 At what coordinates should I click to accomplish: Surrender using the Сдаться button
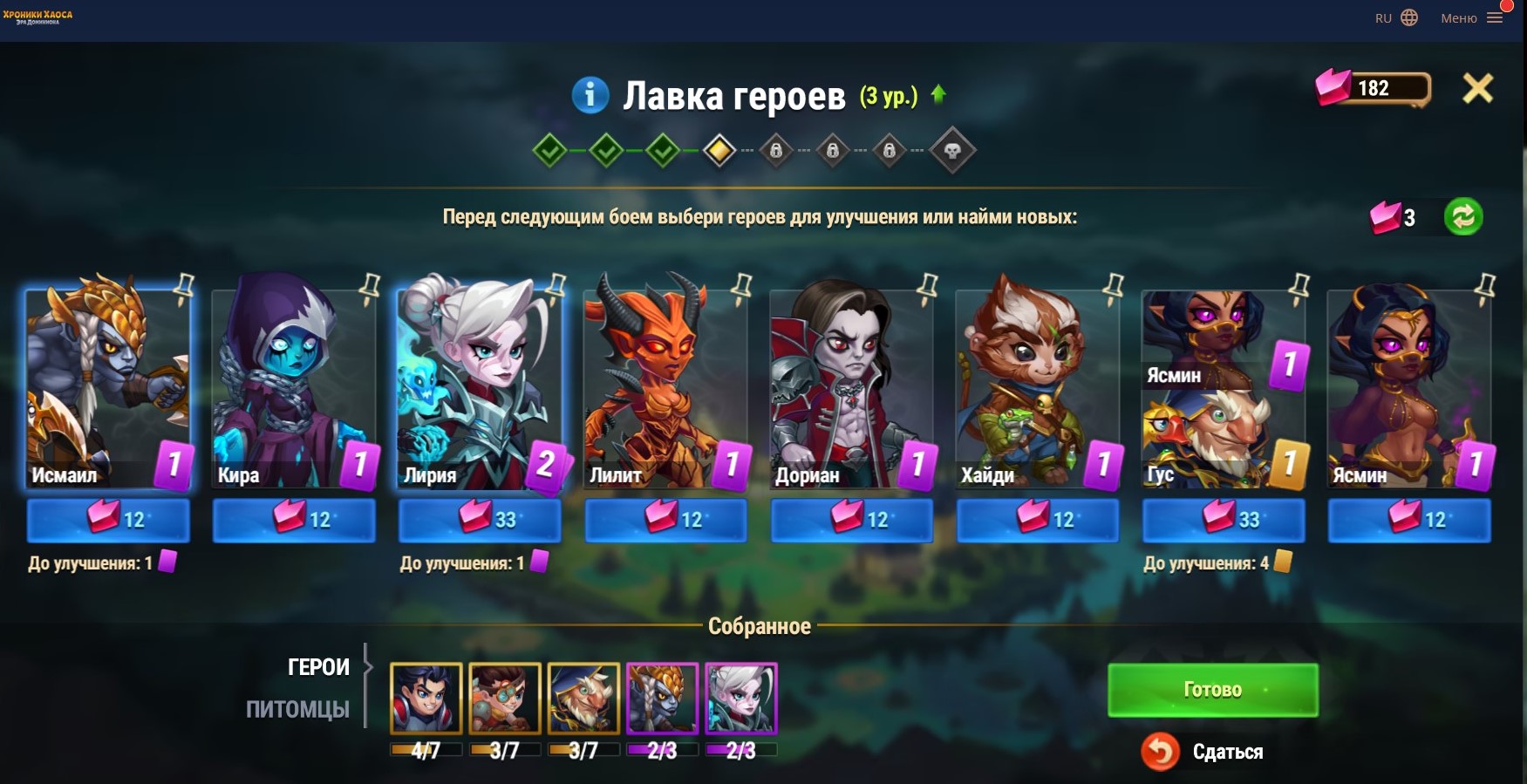point(1203,752)
